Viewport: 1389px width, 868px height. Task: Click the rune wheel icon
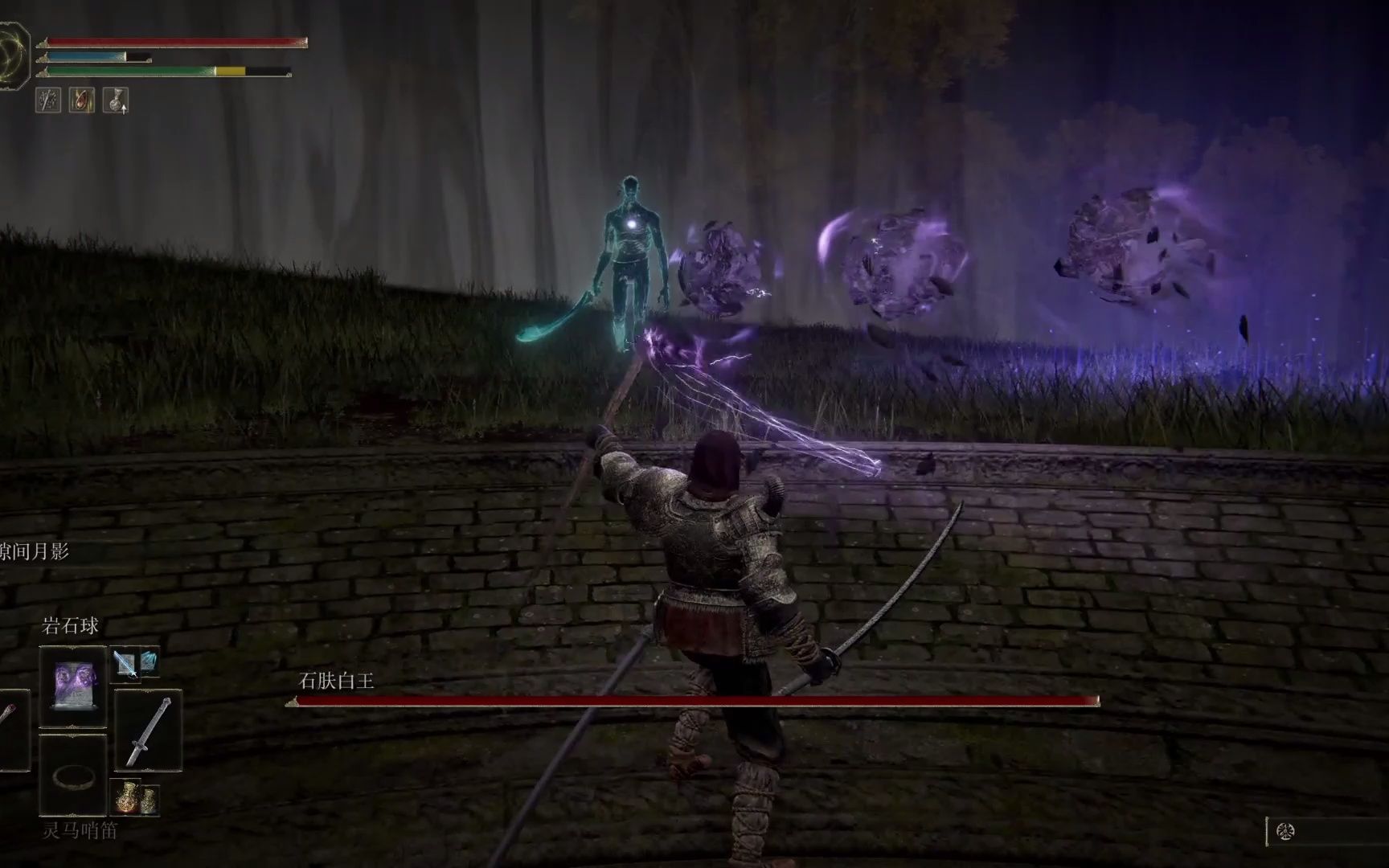tap(1285, 831)
